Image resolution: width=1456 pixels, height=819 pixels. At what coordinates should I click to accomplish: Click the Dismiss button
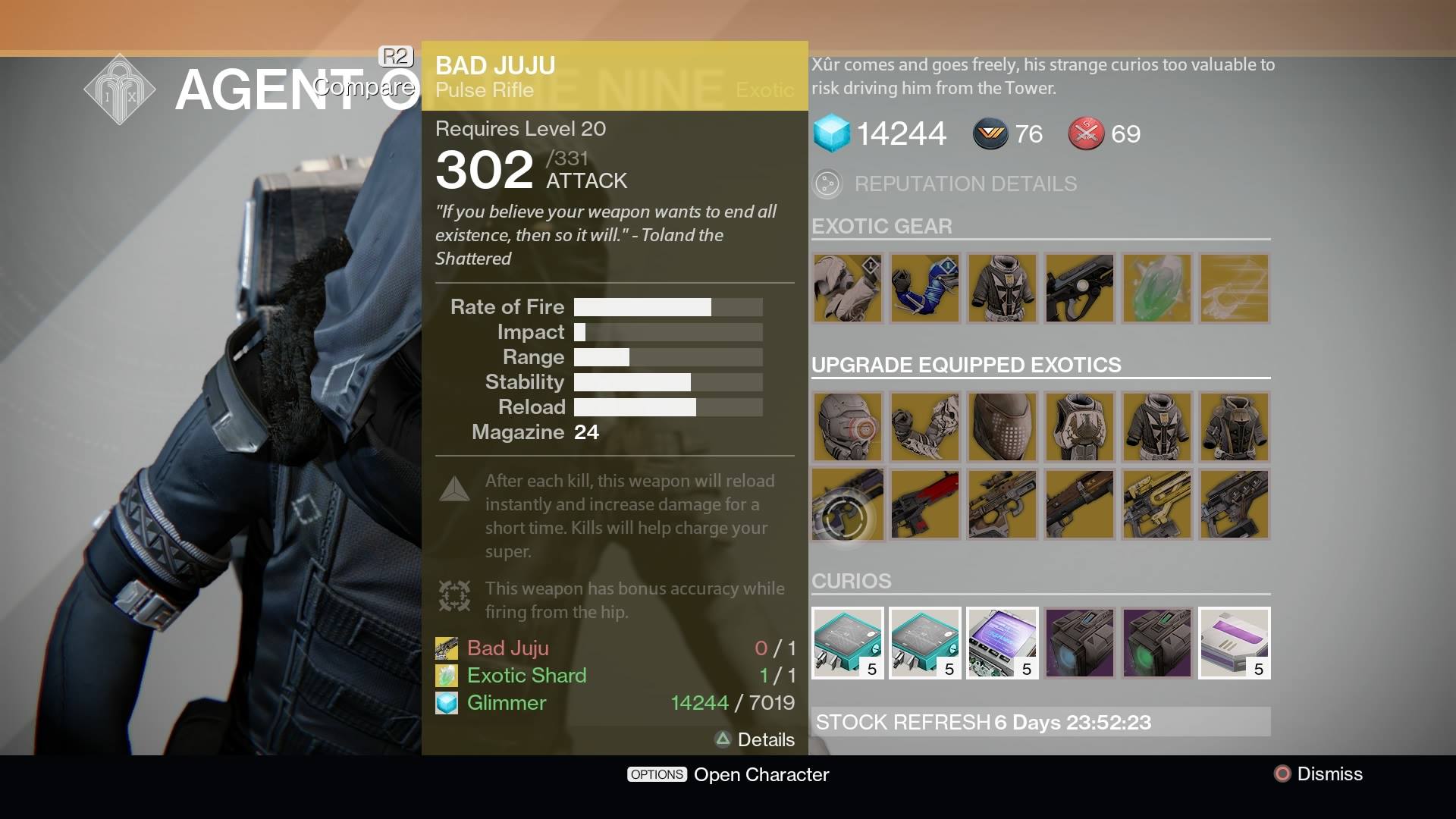pyautogui.click(x=1318, y=774)
